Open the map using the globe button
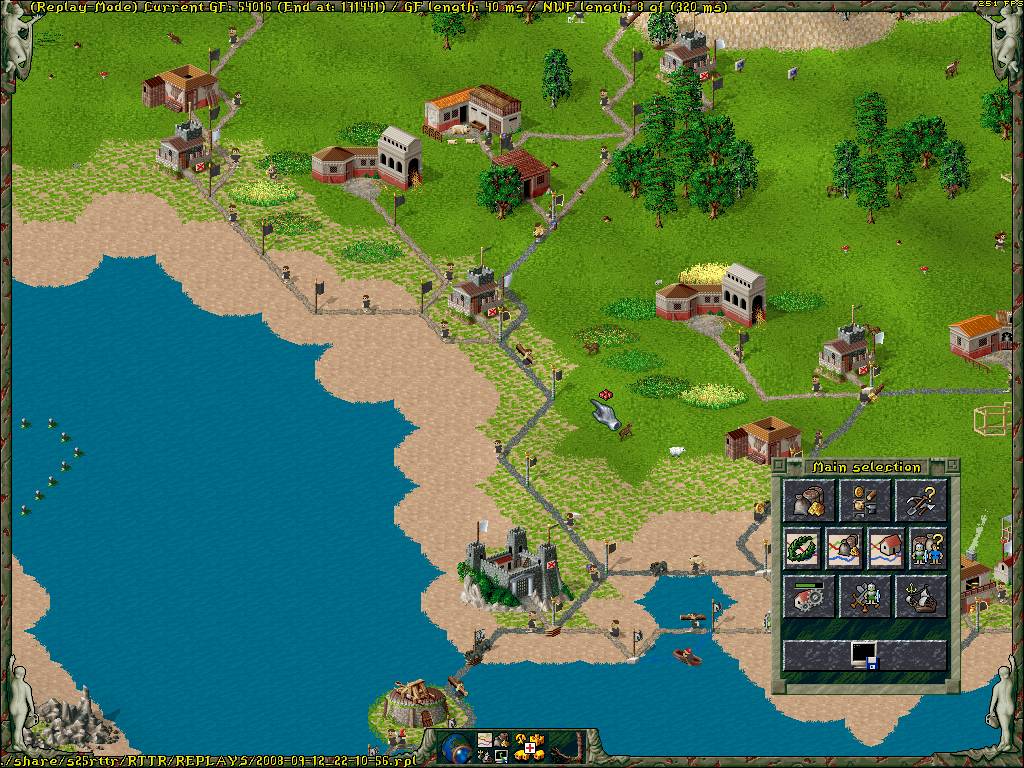 tap(456, 747)
